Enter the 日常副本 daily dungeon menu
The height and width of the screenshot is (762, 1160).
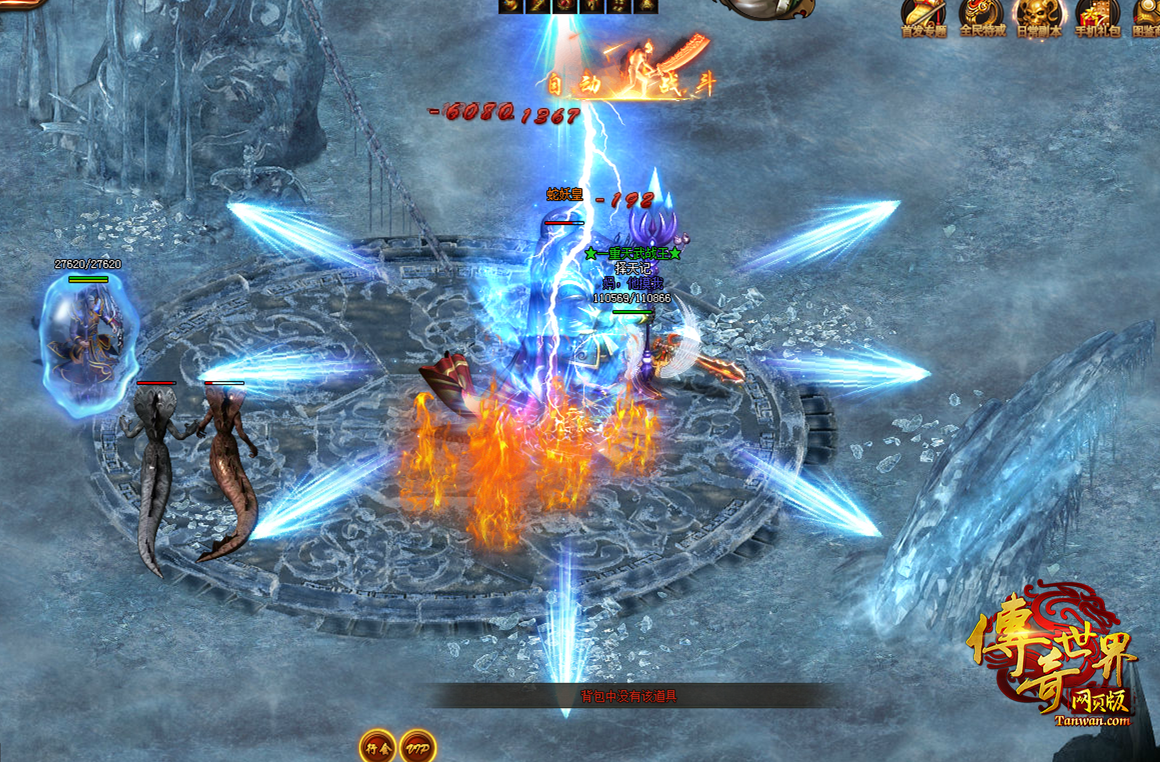click(1039, 15)
